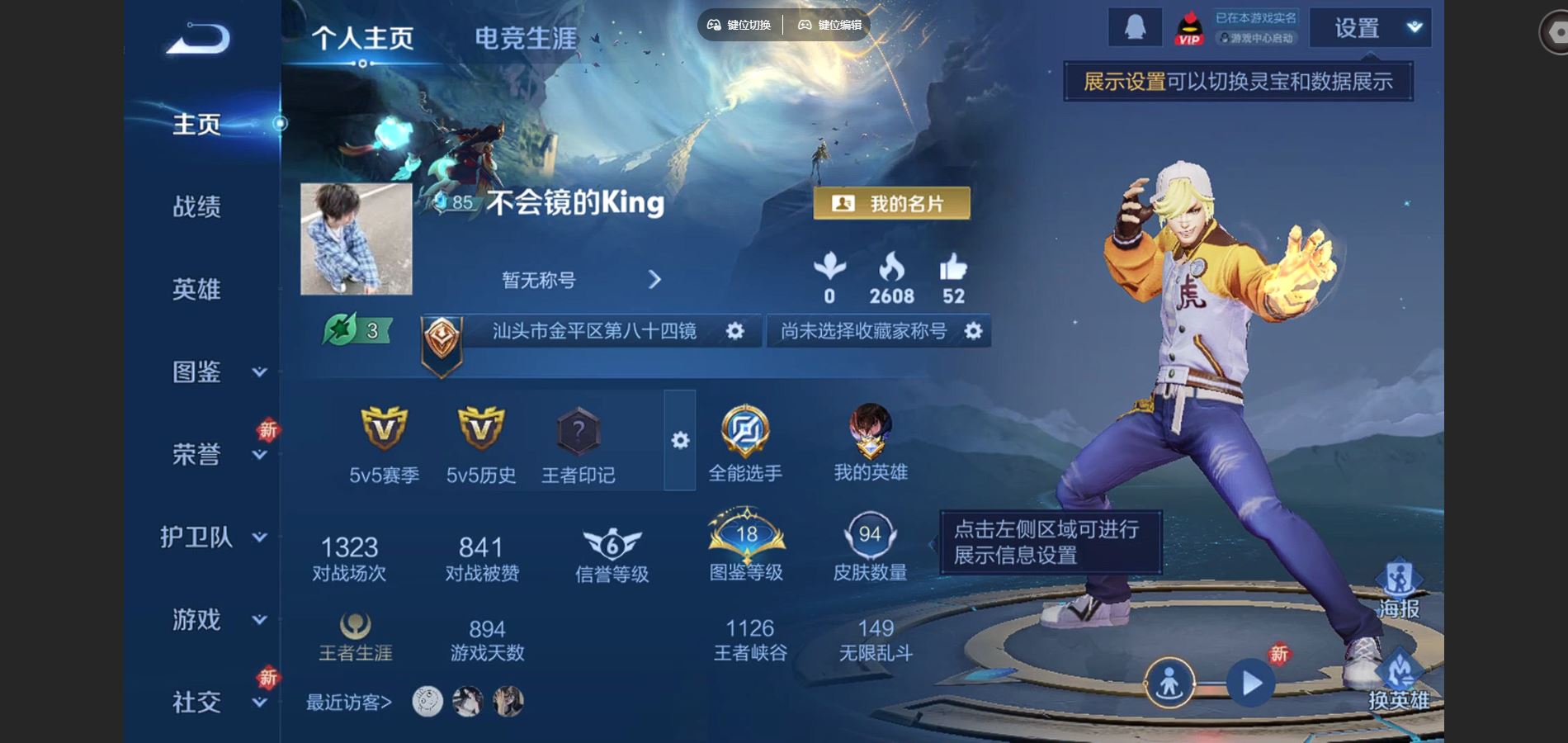Viewport: 1568px width, 743px height.
Task: Go back using the return arrow
Action: [198, 39]
